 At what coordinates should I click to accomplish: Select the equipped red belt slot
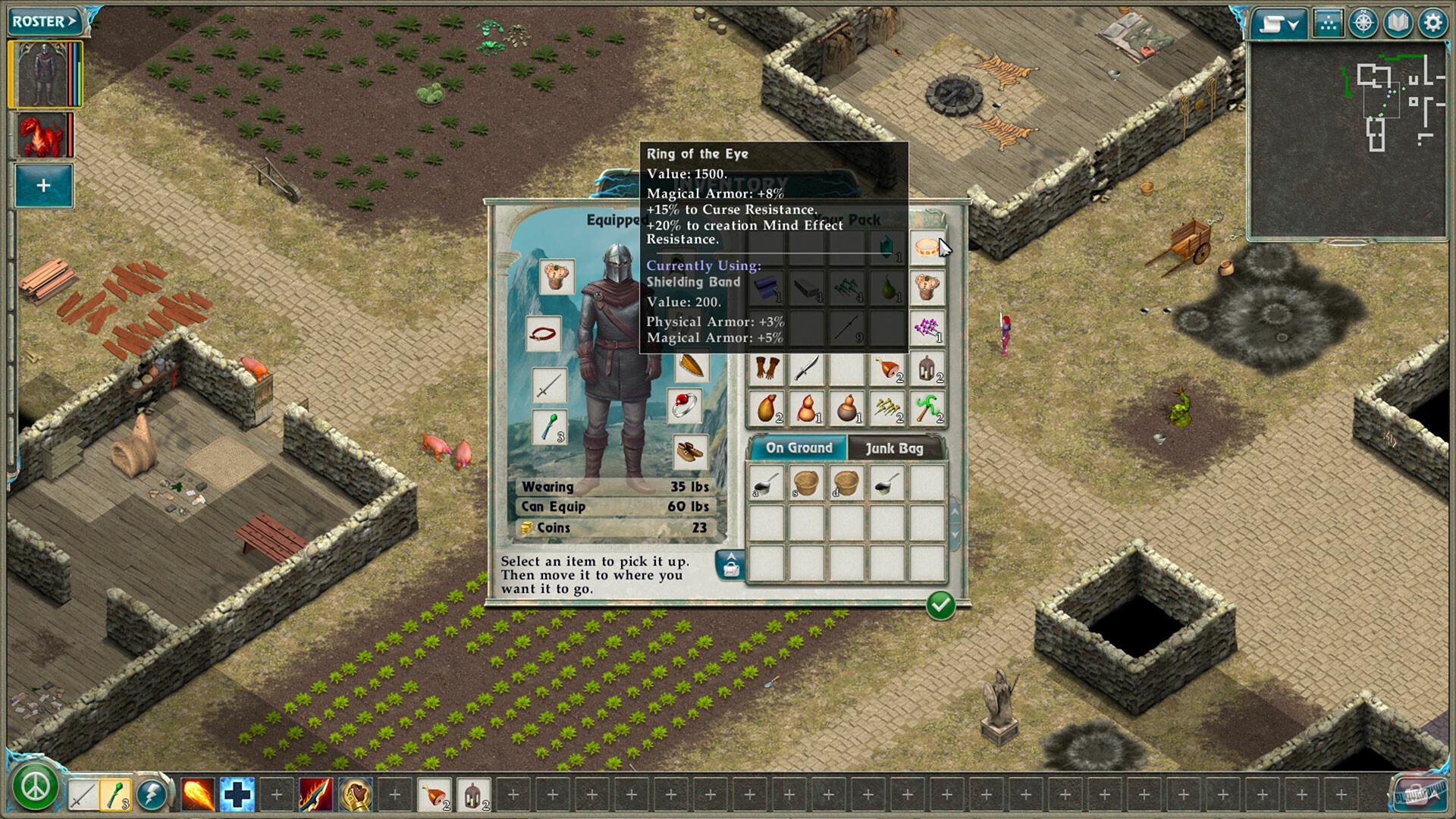(x=543, y=334)
